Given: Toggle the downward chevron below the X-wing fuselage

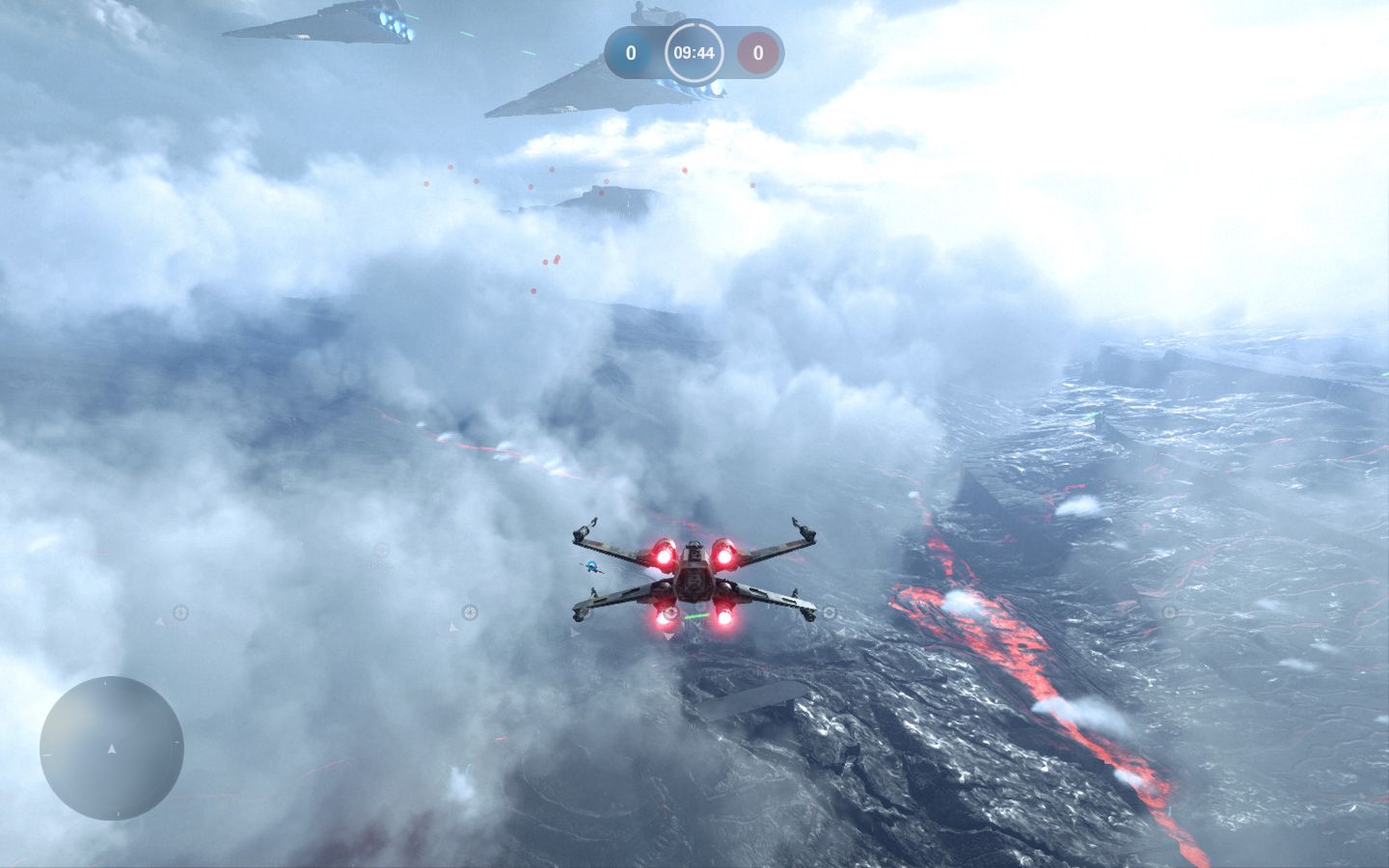Looking at the screenshot, I should coord(668,637).
